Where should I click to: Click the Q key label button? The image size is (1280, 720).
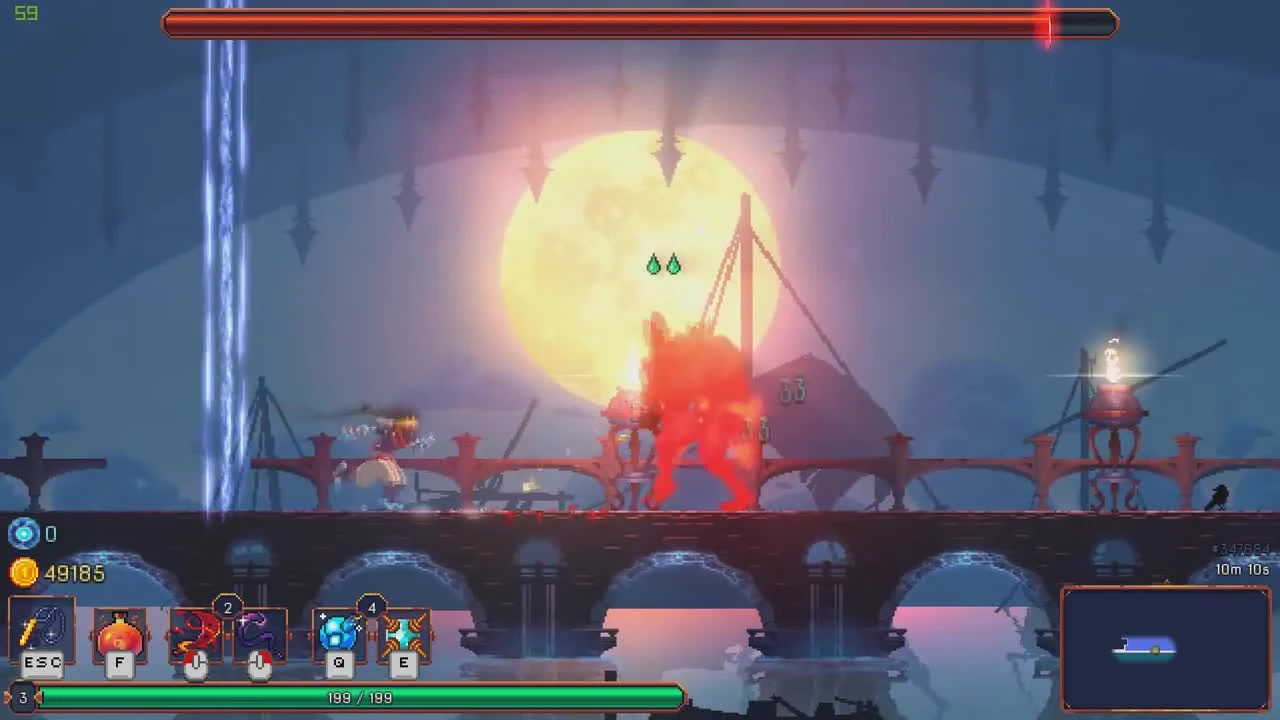(340, 663)
